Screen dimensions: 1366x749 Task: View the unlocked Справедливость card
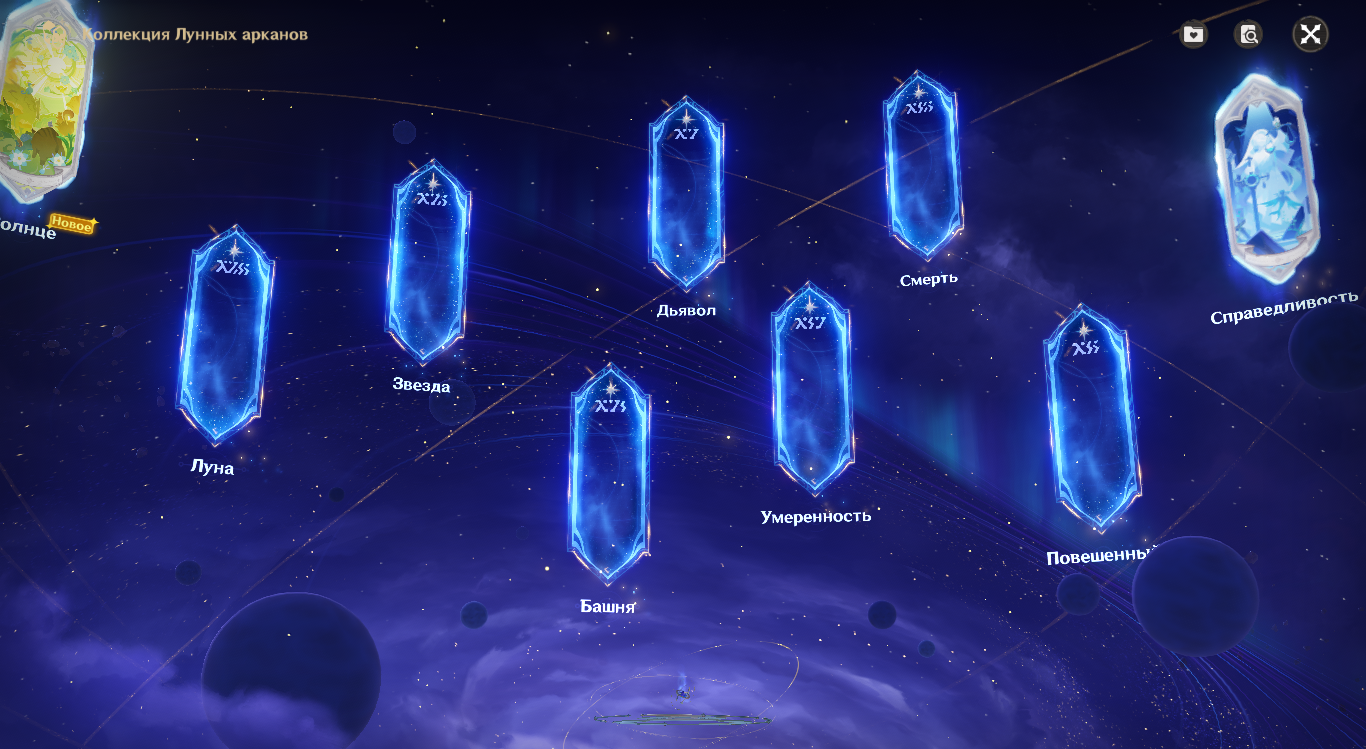pyautogui.click(x=1265, y=180)
